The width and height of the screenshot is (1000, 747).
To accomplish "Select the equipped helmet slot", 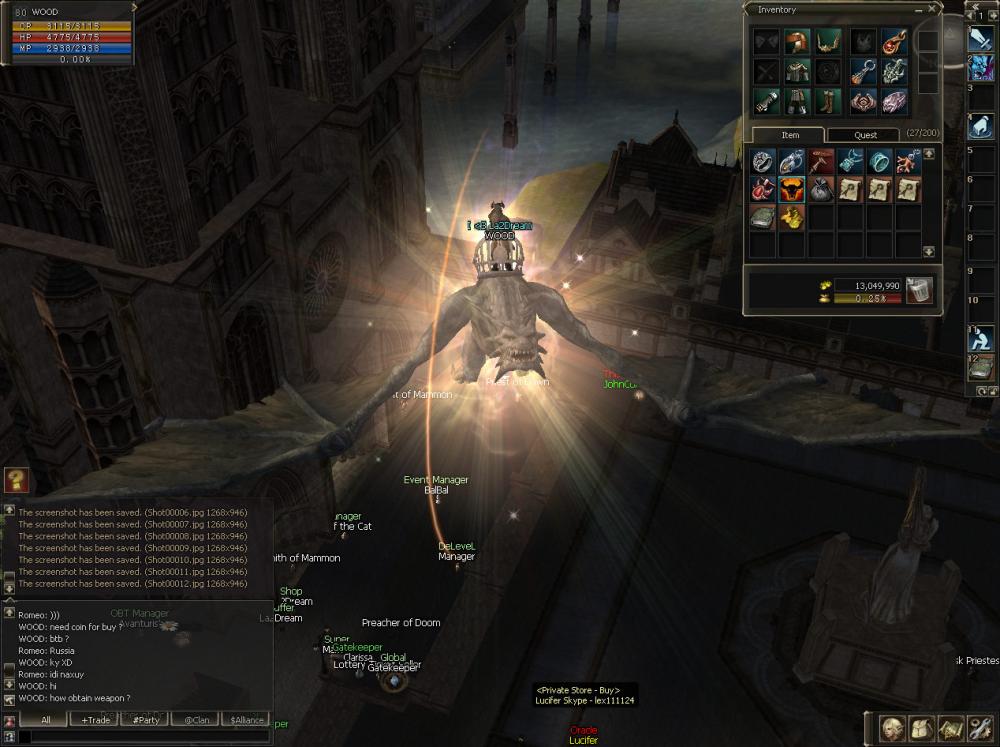I will [796, 42].
